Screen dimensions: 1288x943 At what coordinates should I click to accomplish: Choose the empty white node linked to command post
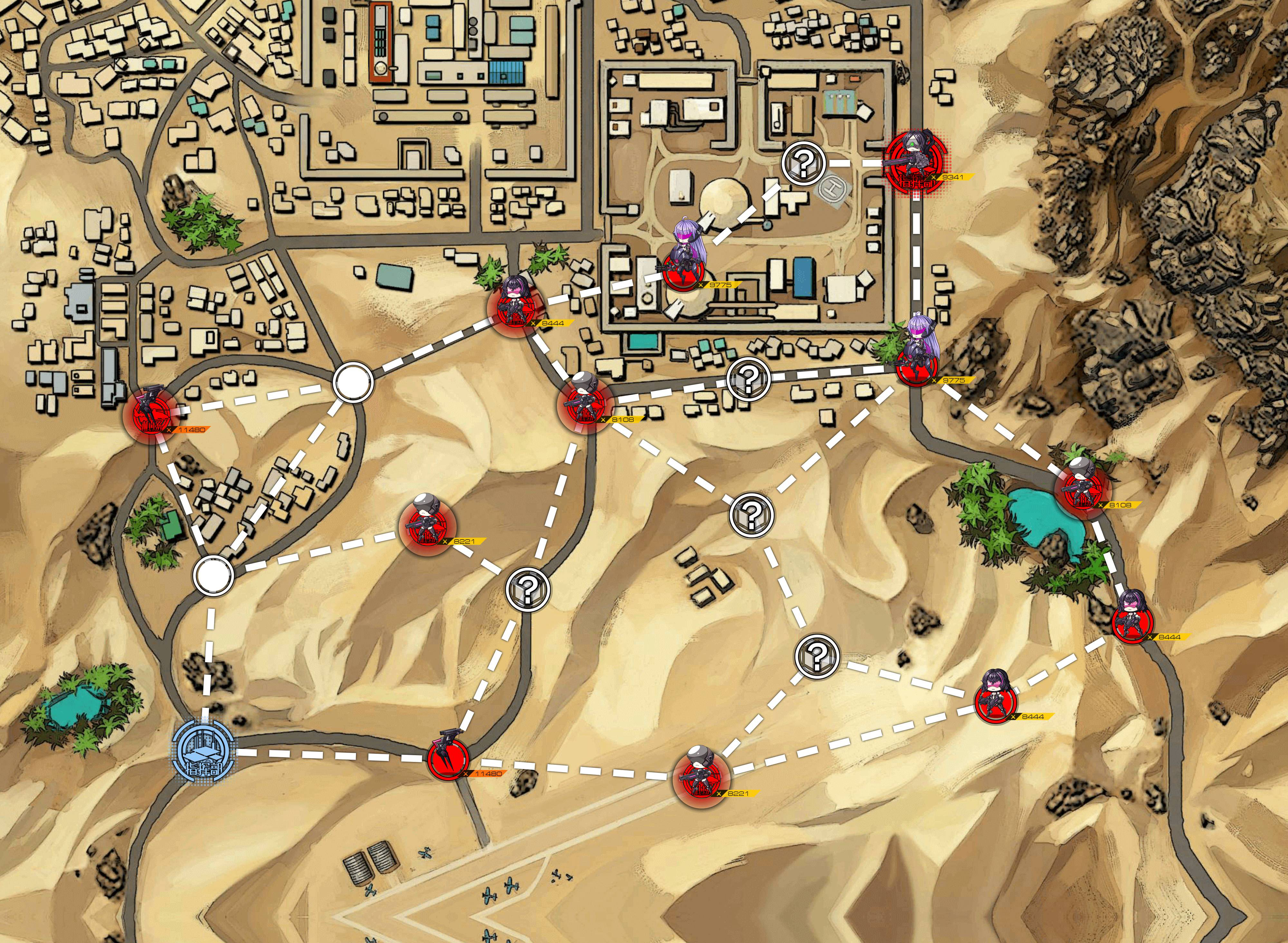[x=213, y=575]
